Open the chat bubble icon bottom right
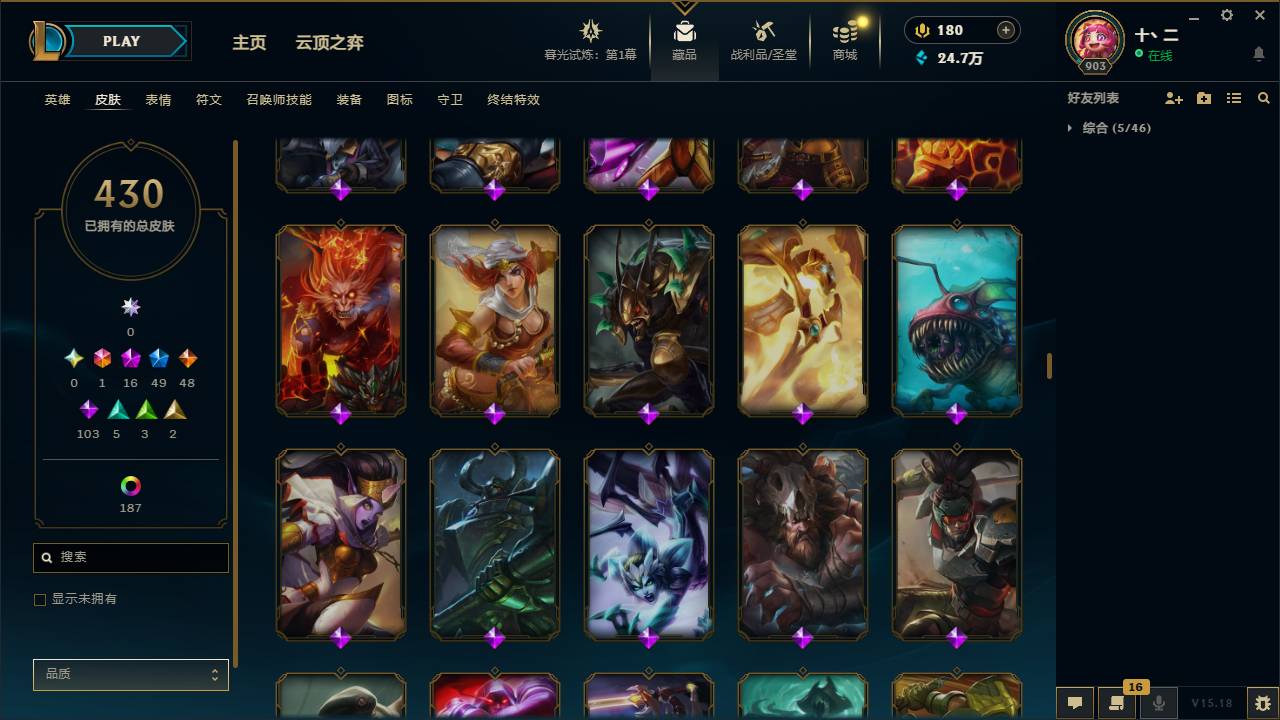Screen dimensions: 1280x720 1073,703
